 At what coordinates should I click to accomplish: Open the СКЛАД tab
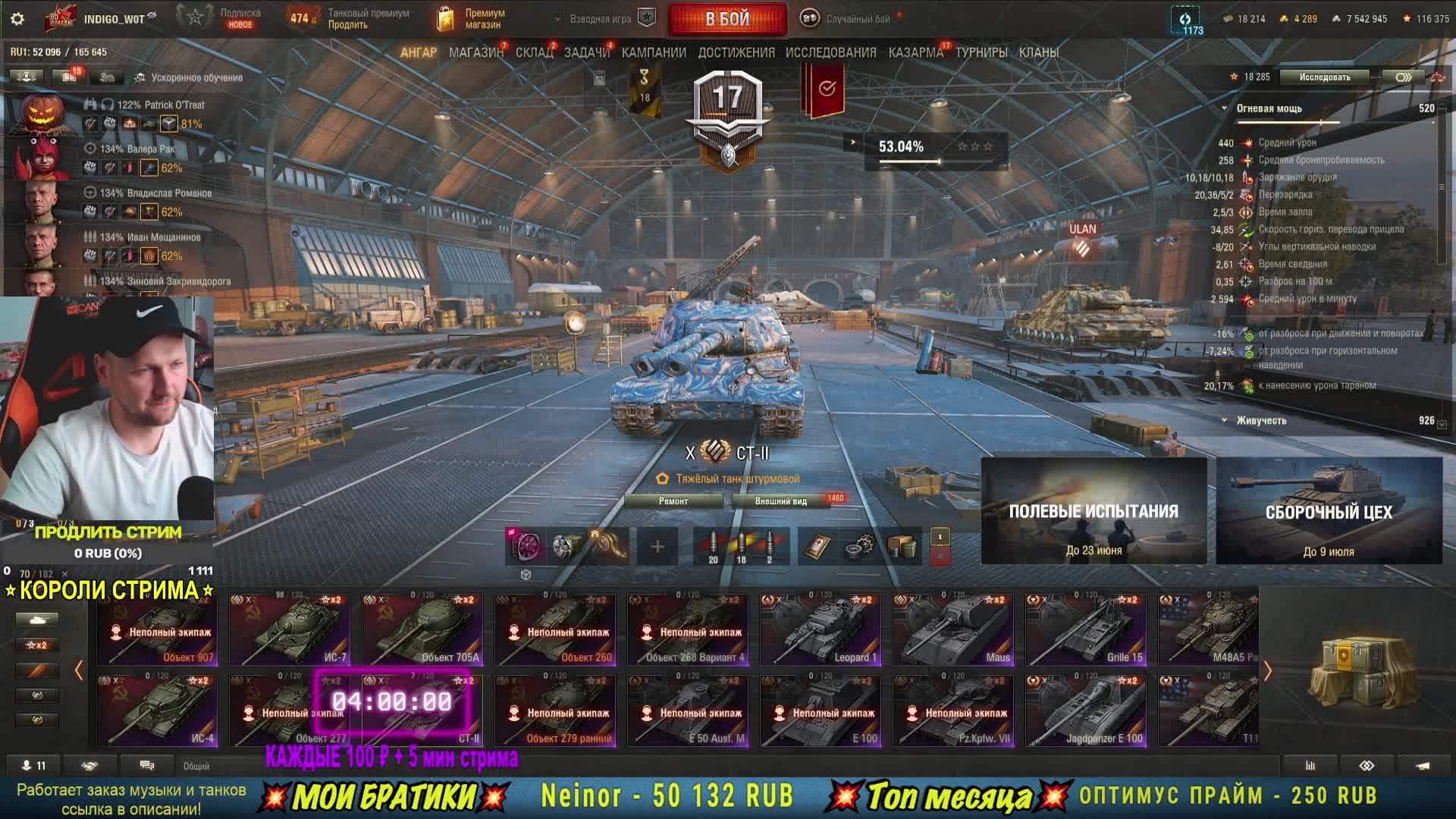534,52
